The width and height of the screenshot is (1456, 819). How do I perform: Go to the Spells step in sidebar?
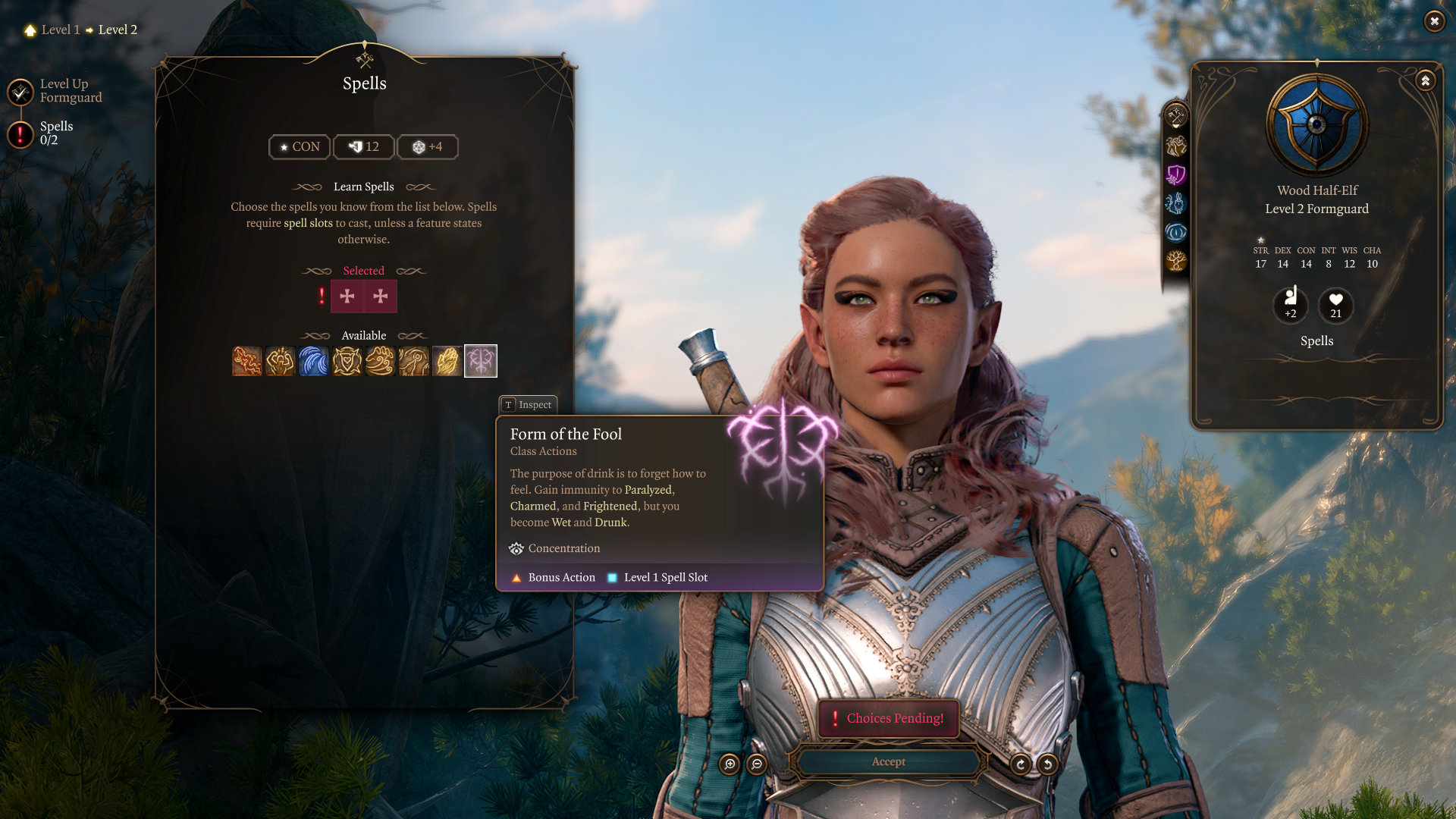(21, 134)
